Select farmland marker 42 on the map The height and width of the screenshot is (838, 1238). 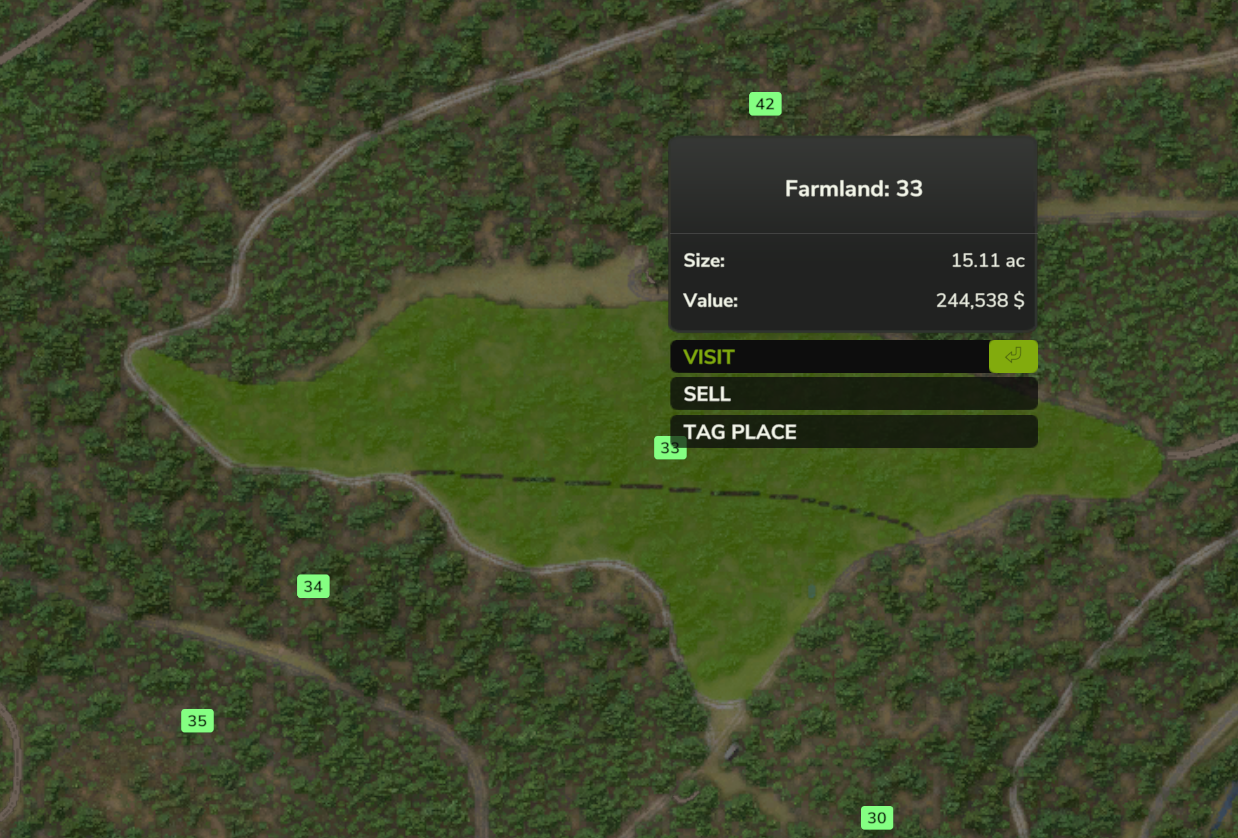(x=765, y=104)
